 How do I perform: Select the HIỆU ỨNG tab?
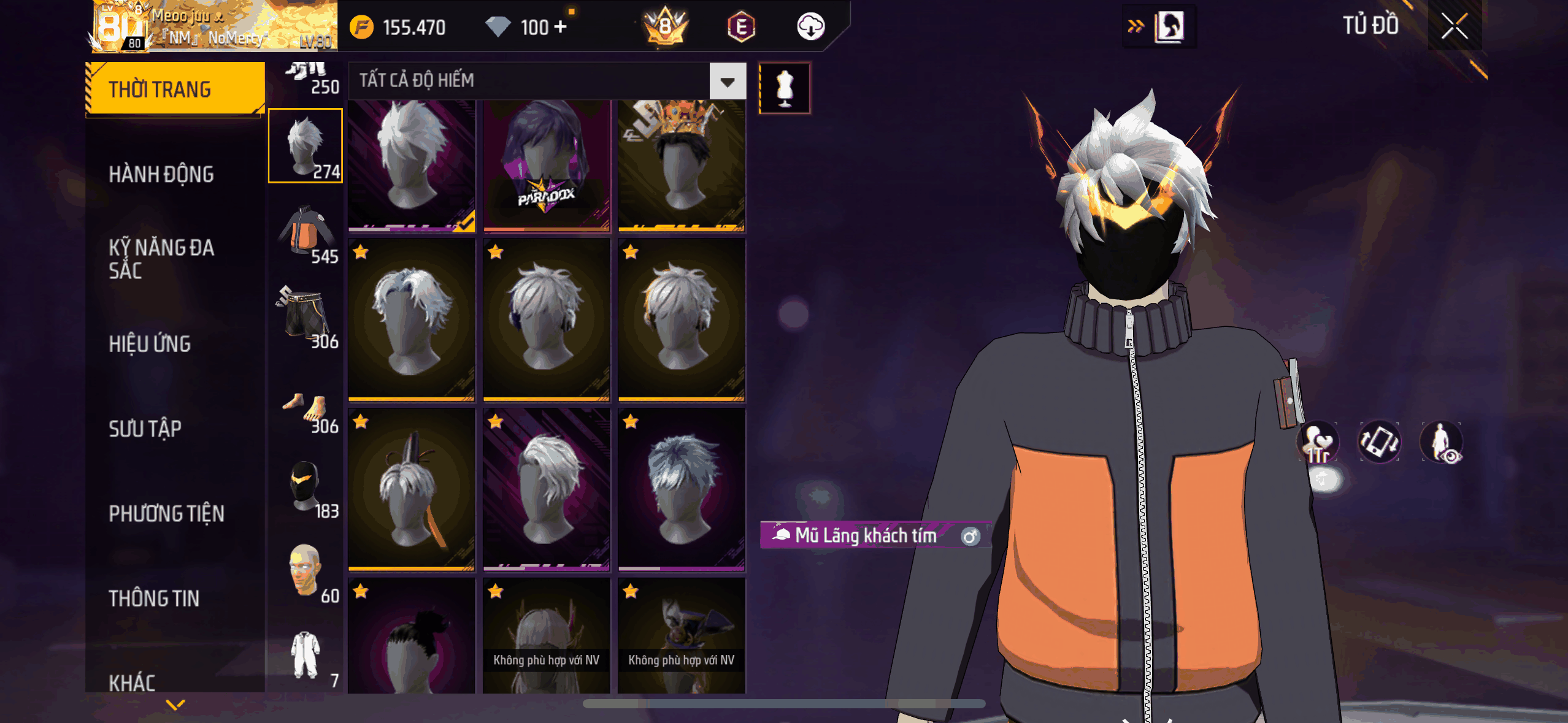click(150, 344)
